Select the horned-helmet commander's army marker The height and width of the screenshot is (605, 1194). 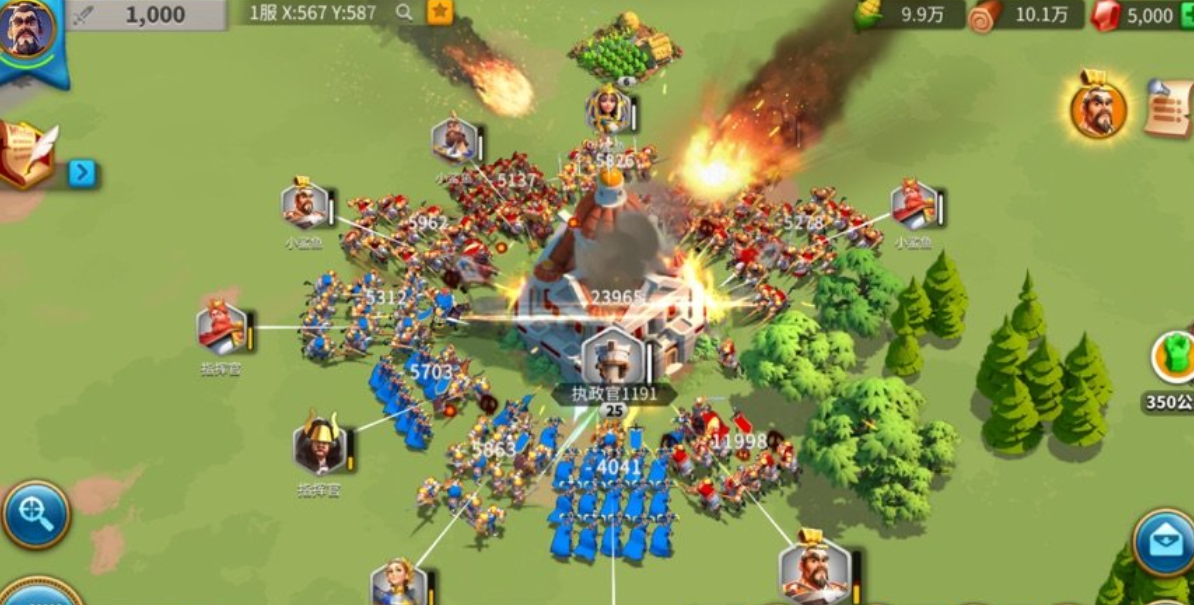[x=320, y=445]
